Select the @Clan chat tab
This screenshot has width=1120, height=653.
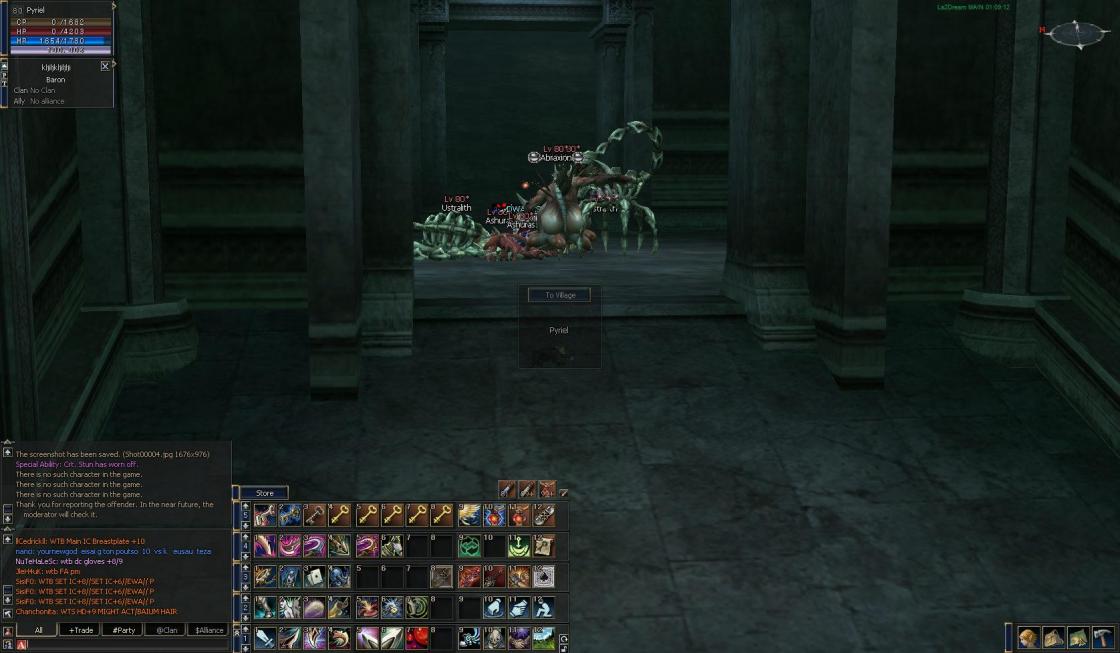165,630
